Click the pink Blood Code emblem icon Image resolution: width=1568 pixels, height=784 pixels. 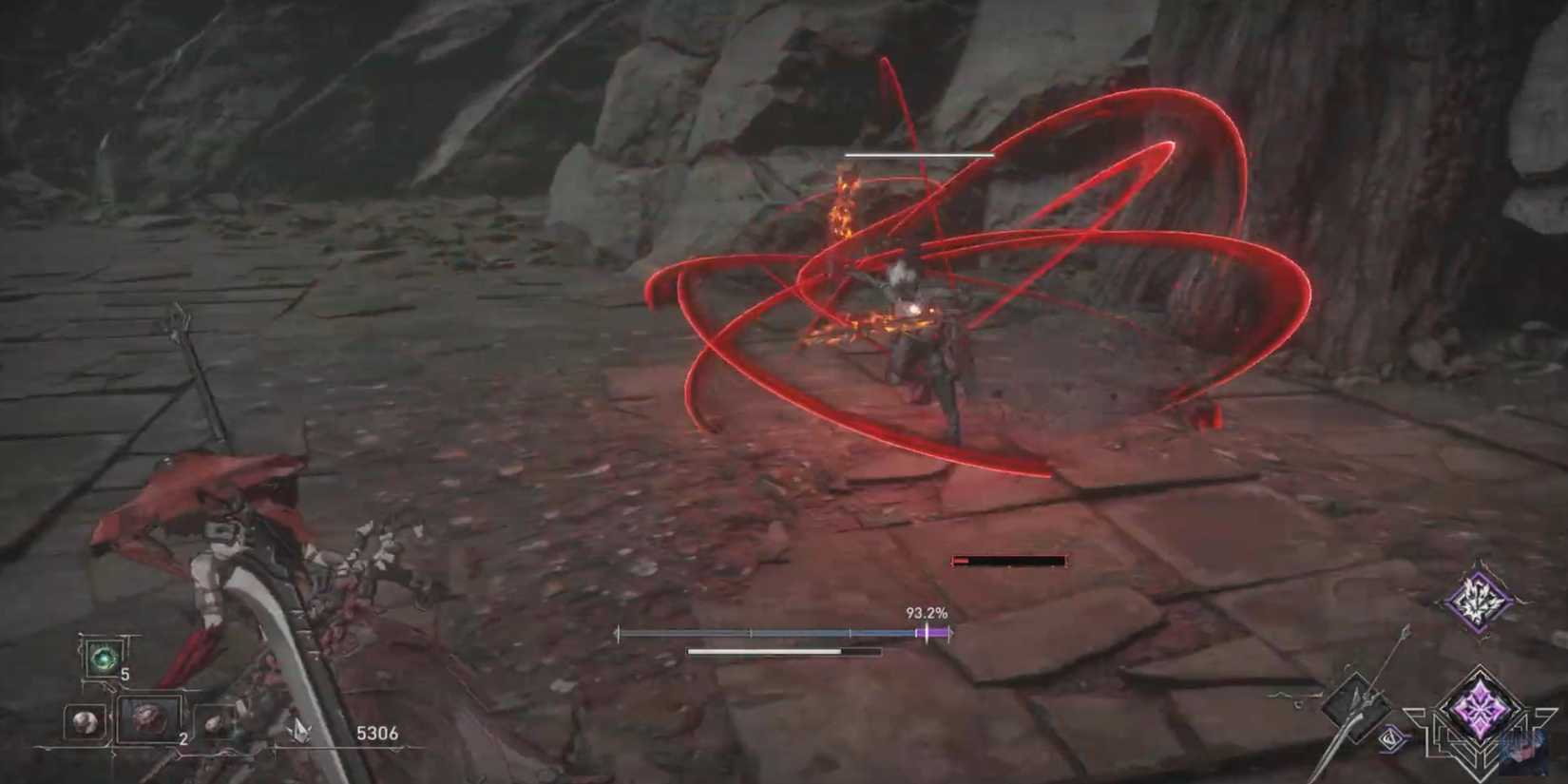(x=1482, y=710)
